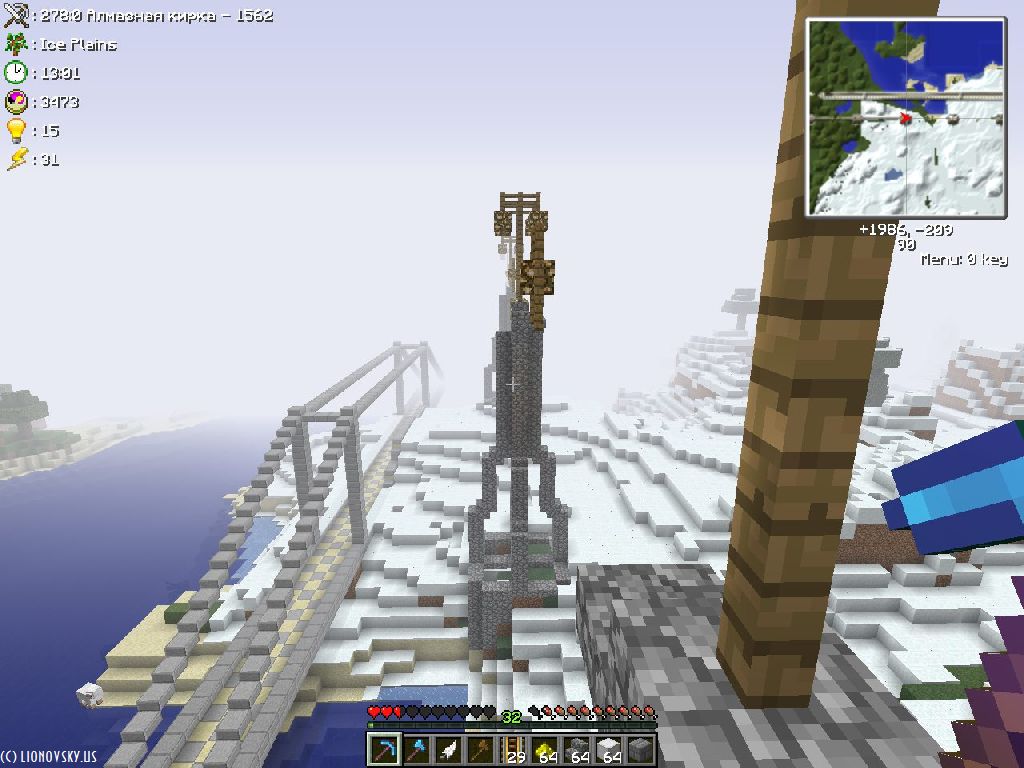Select the diamond pickaxe hotbar slot
Screen dimensions: 1024x768
[384, 749]
